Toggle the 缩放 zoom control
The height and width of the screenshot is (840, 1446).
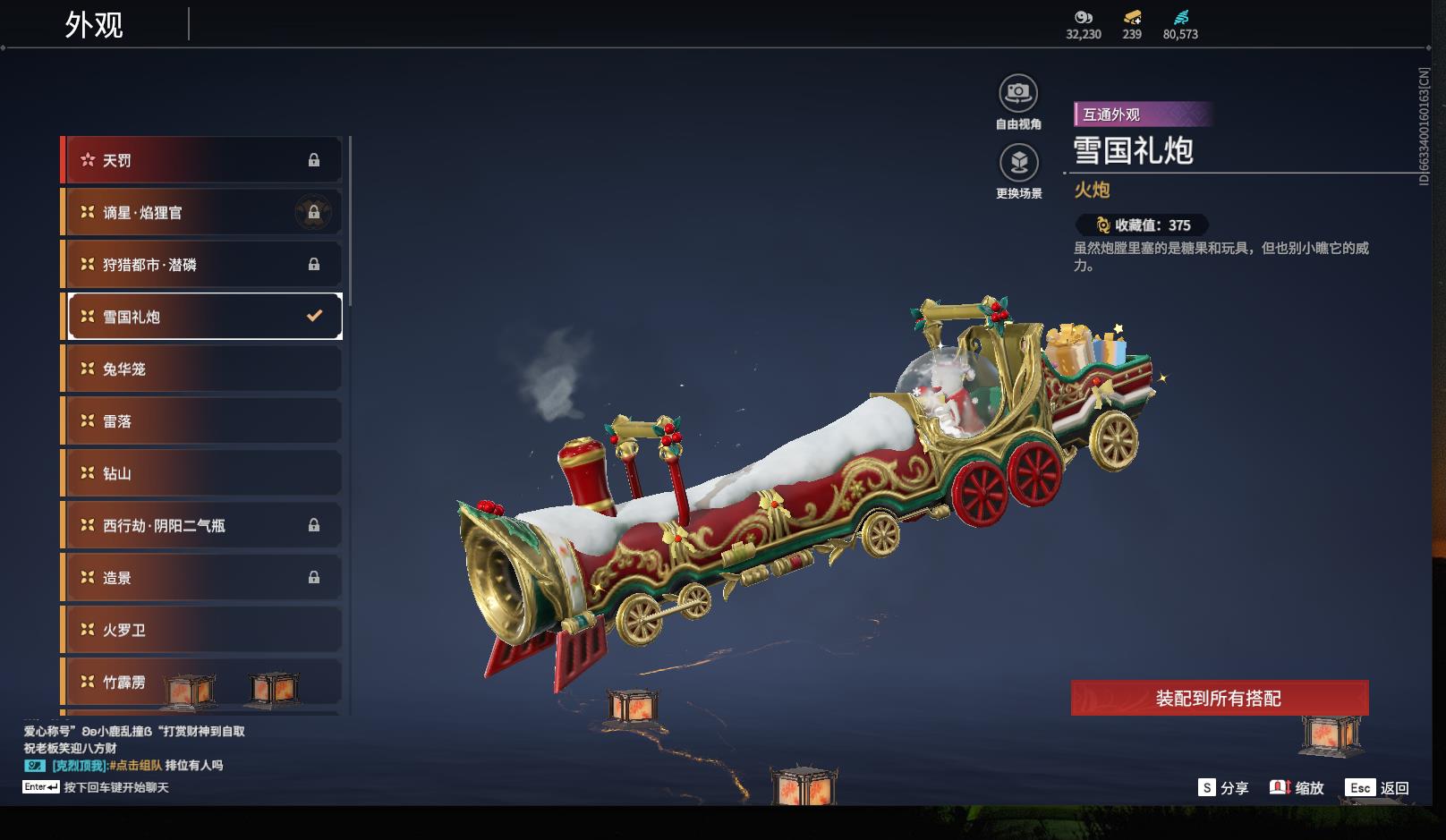pos(1297,787)
